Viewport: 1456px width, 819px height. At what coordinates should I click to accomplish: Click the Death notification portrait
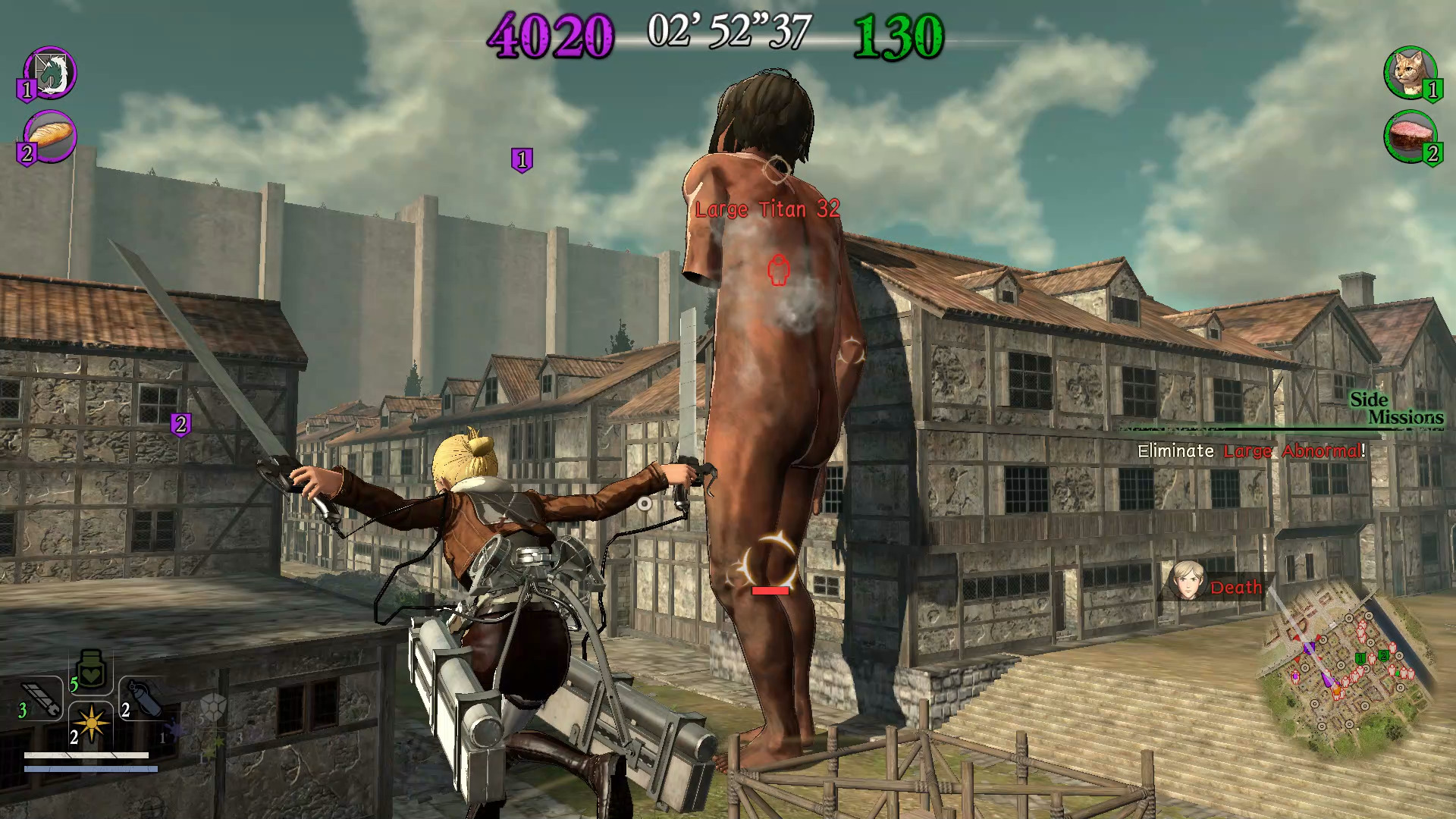tap(1187, 580)
